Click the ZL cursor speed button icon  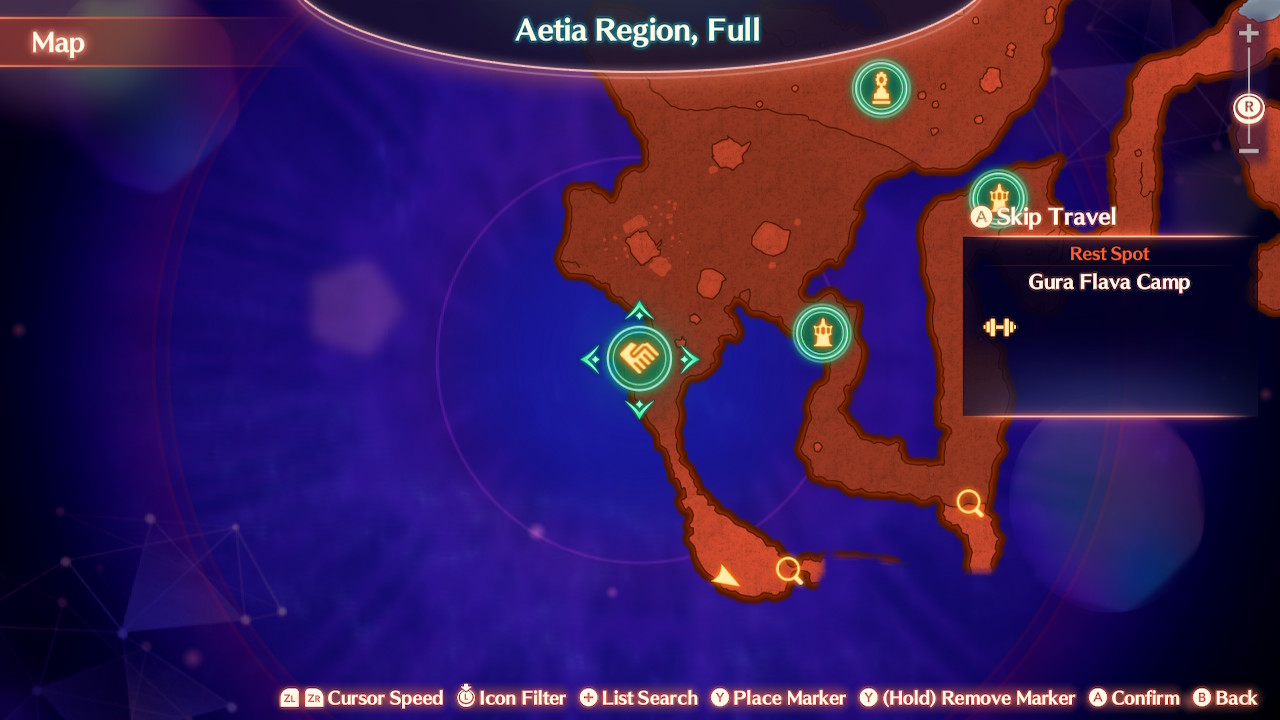point(289,698)
